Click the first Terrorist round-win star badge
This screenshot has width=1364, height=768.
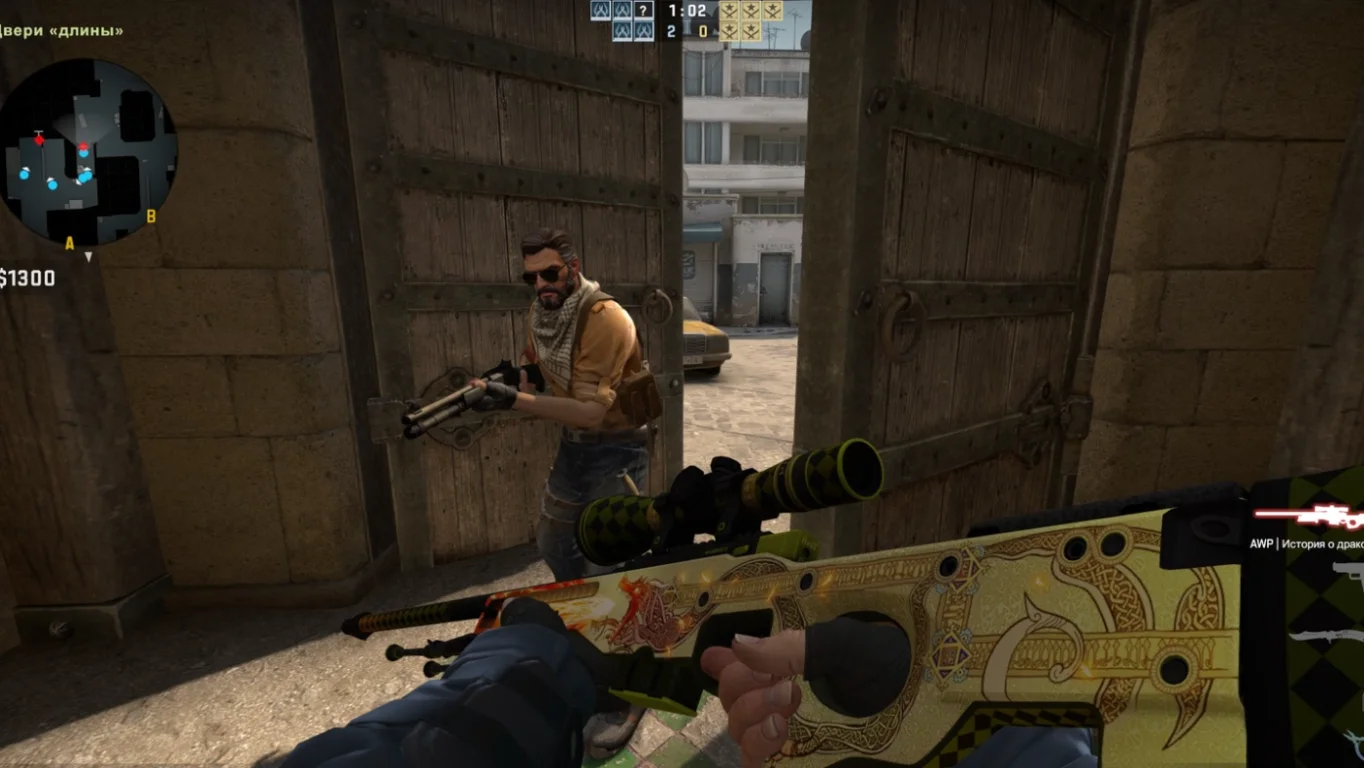(730, 11)
